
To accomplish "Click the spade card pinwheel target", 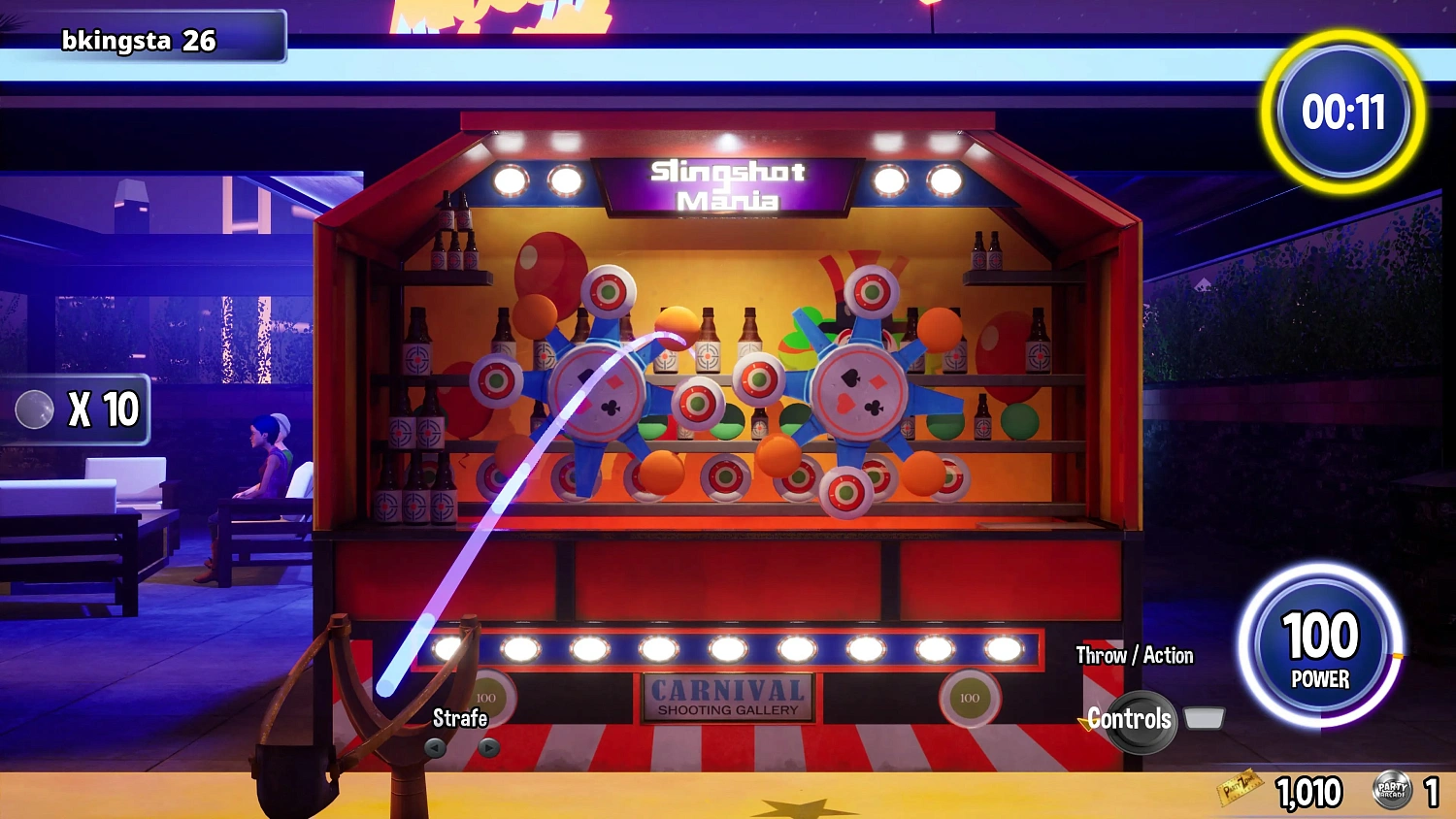I will (x=860, y=393).
